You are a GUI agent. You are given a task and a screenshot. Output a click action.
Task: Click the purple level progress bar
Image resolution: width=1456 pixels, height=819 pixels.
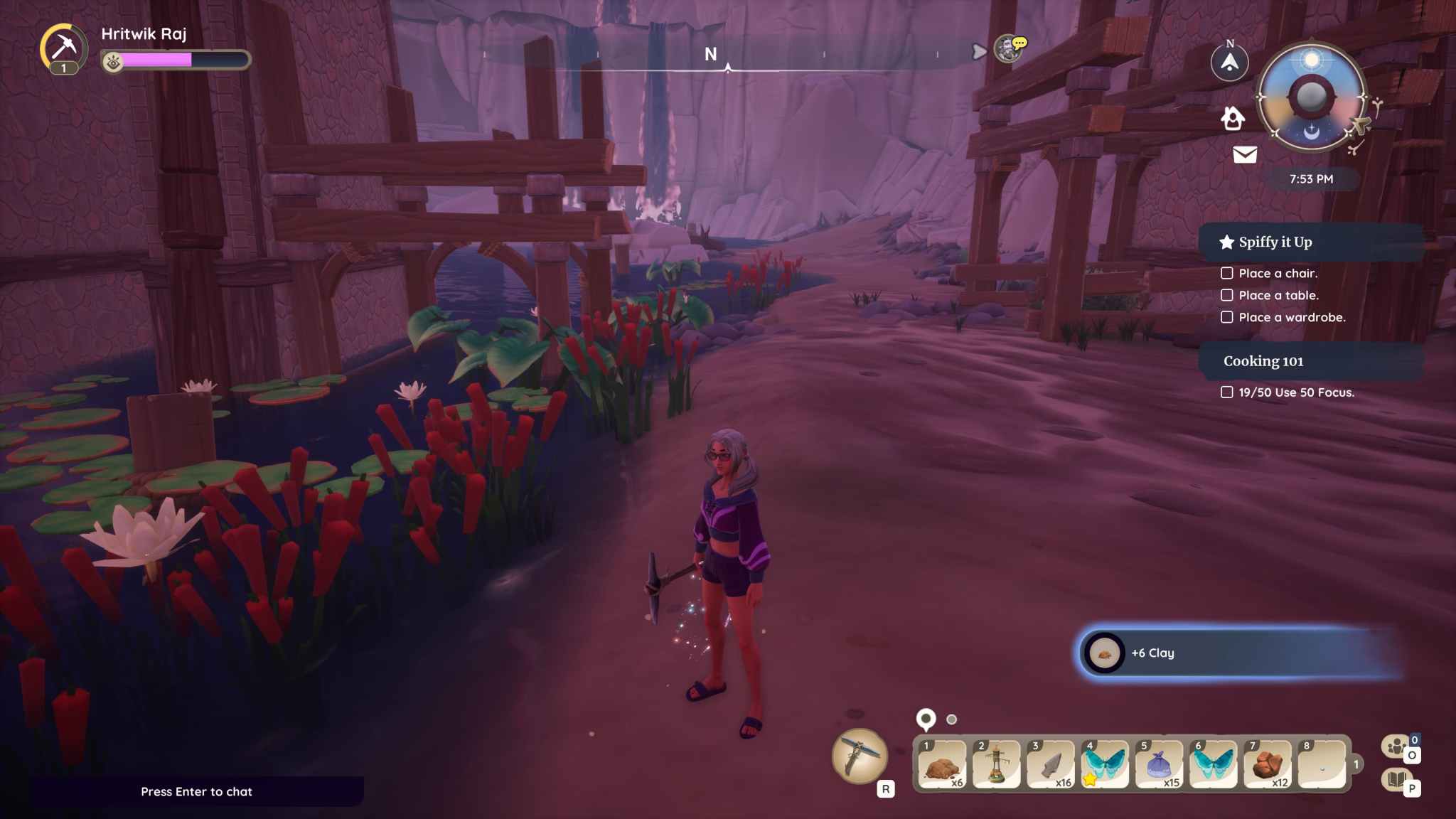[158, 60]
